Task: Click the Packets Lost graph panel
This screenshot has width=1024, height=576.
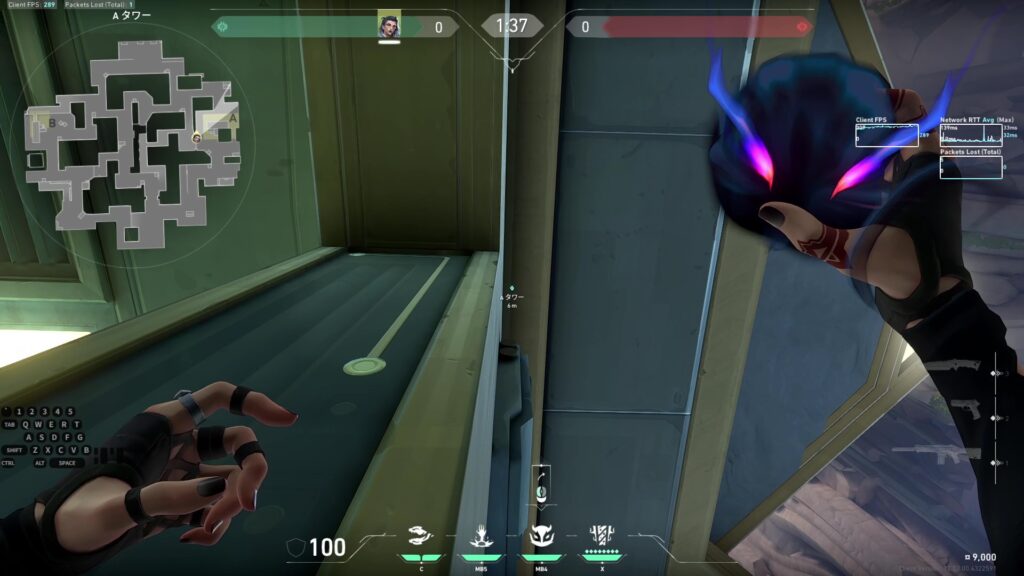Action: click(970, 167)
